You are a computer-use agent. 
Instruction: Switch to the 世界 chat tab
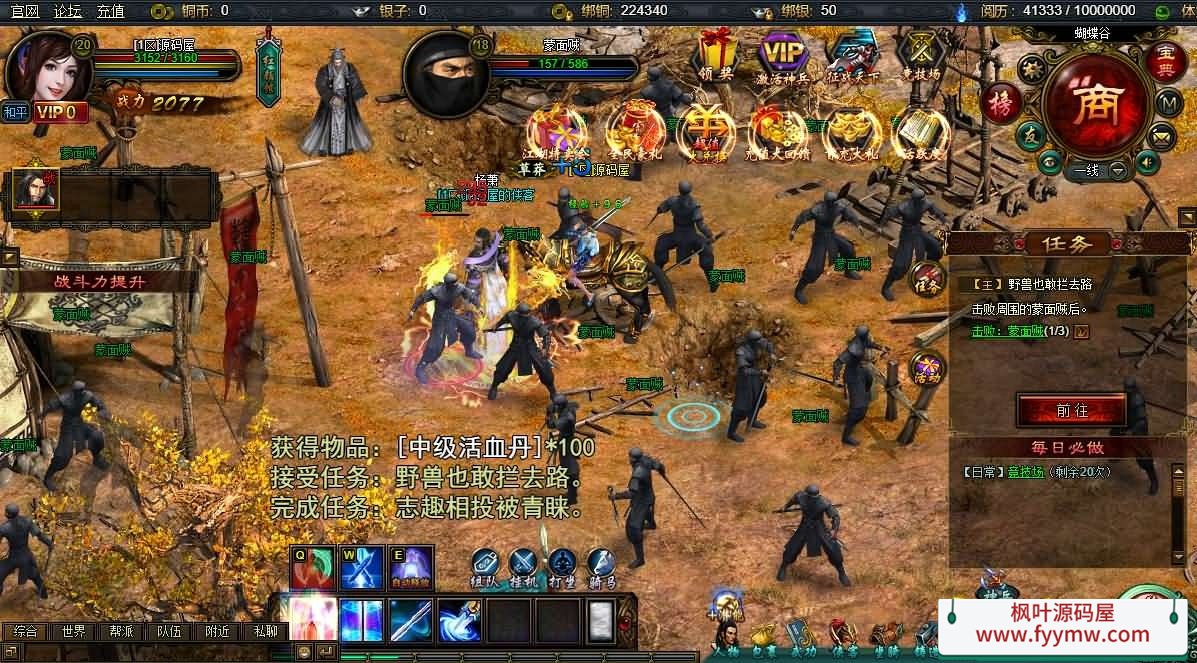point(73,632)
